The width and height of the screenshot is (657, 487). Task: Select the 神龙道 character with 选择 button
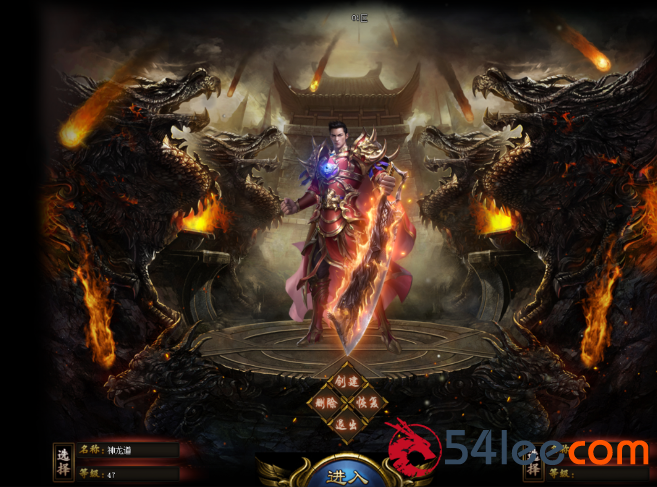click(x=63, y=461)
